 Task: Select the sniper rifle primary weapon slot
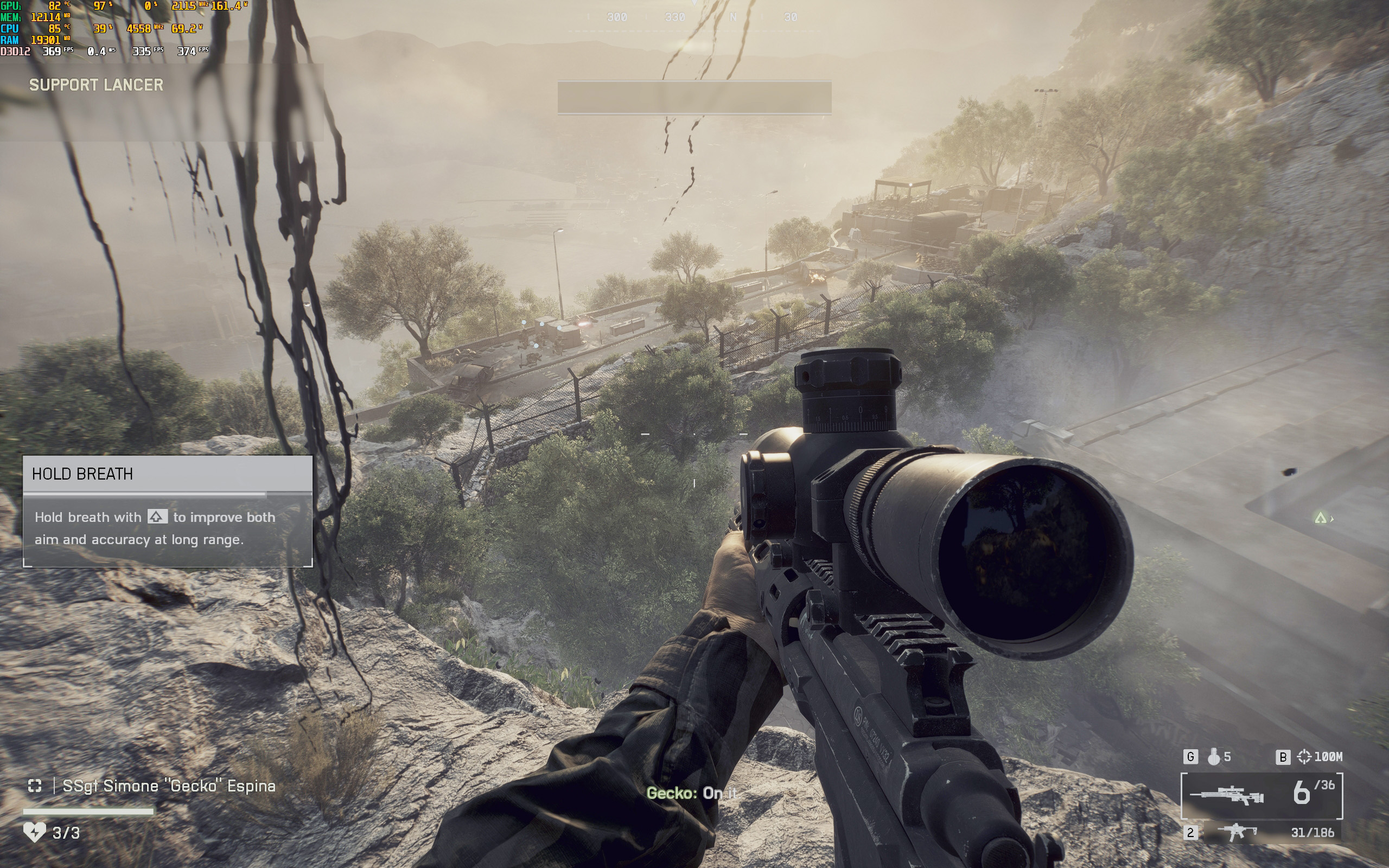coord(1227,796)
